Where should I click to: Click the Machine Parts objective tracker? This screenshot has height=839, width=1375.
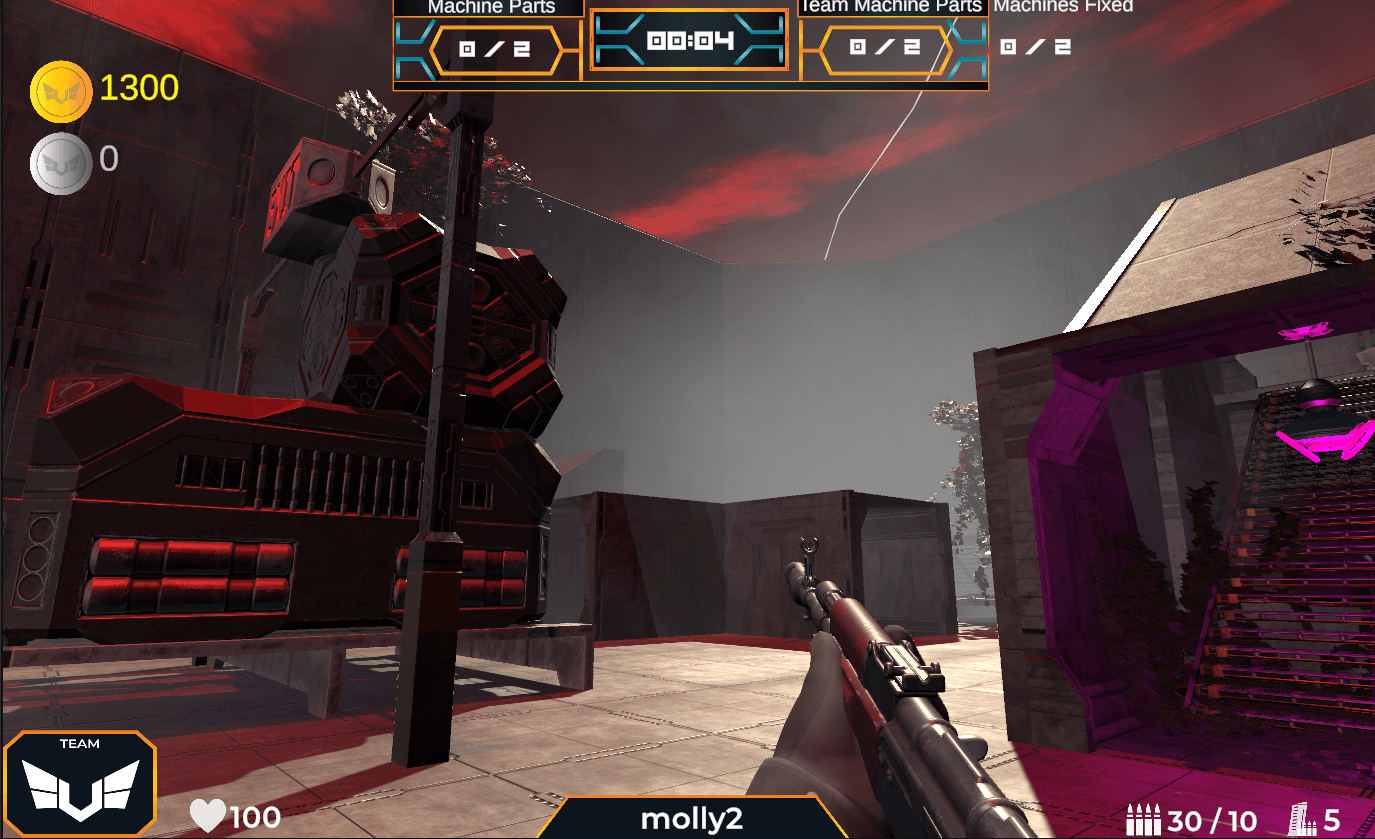[x=495, y=49]
